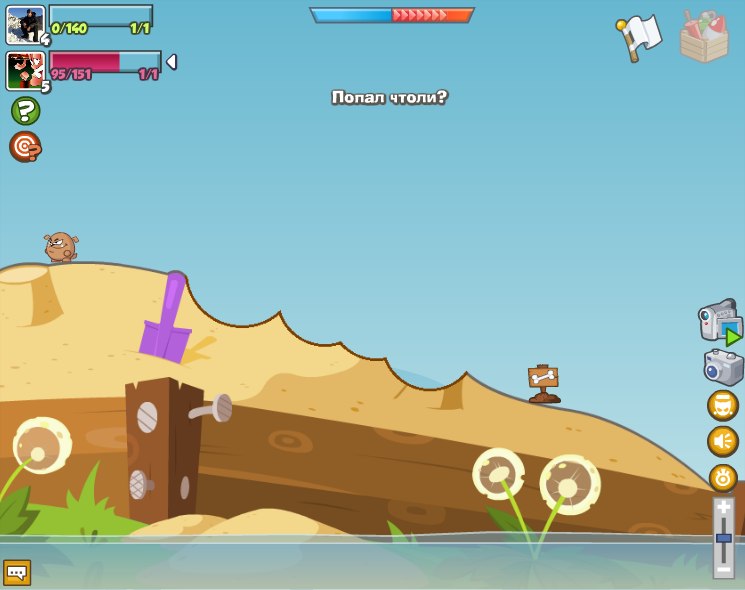Viewport: 745px width, 590px height.
Task: Click the round eye view button
Action: click(x=722, y=477)
